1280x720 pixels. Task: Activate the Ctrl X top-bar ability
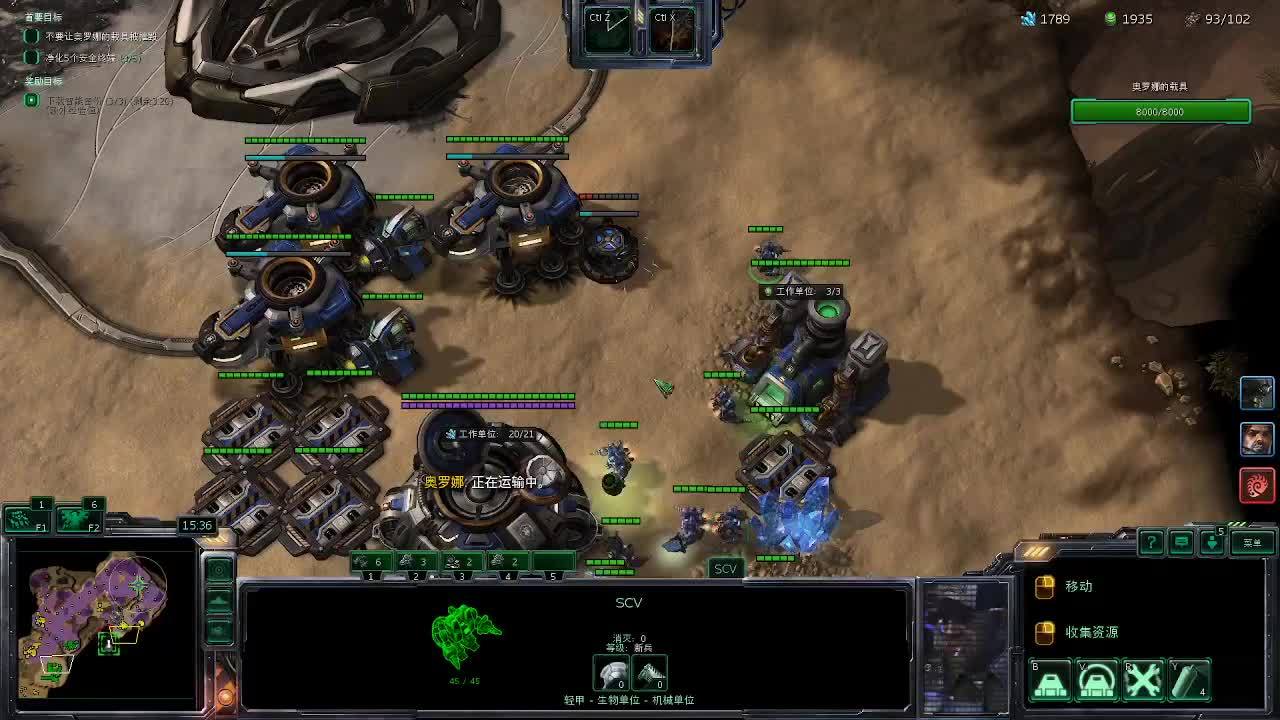click(x=672, y=31)
